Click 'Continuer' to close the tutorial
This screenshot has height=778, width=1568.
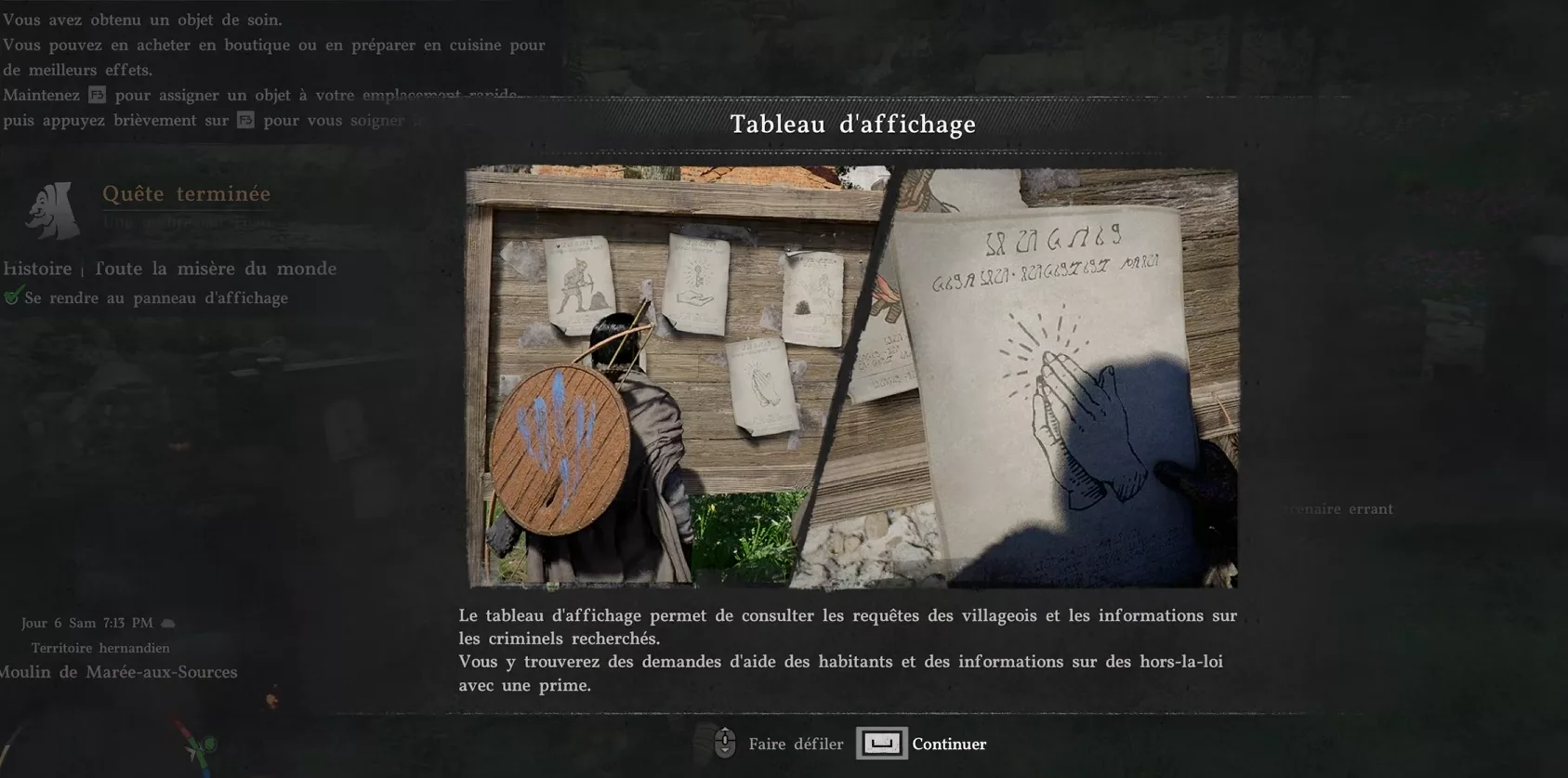point(948,744)
